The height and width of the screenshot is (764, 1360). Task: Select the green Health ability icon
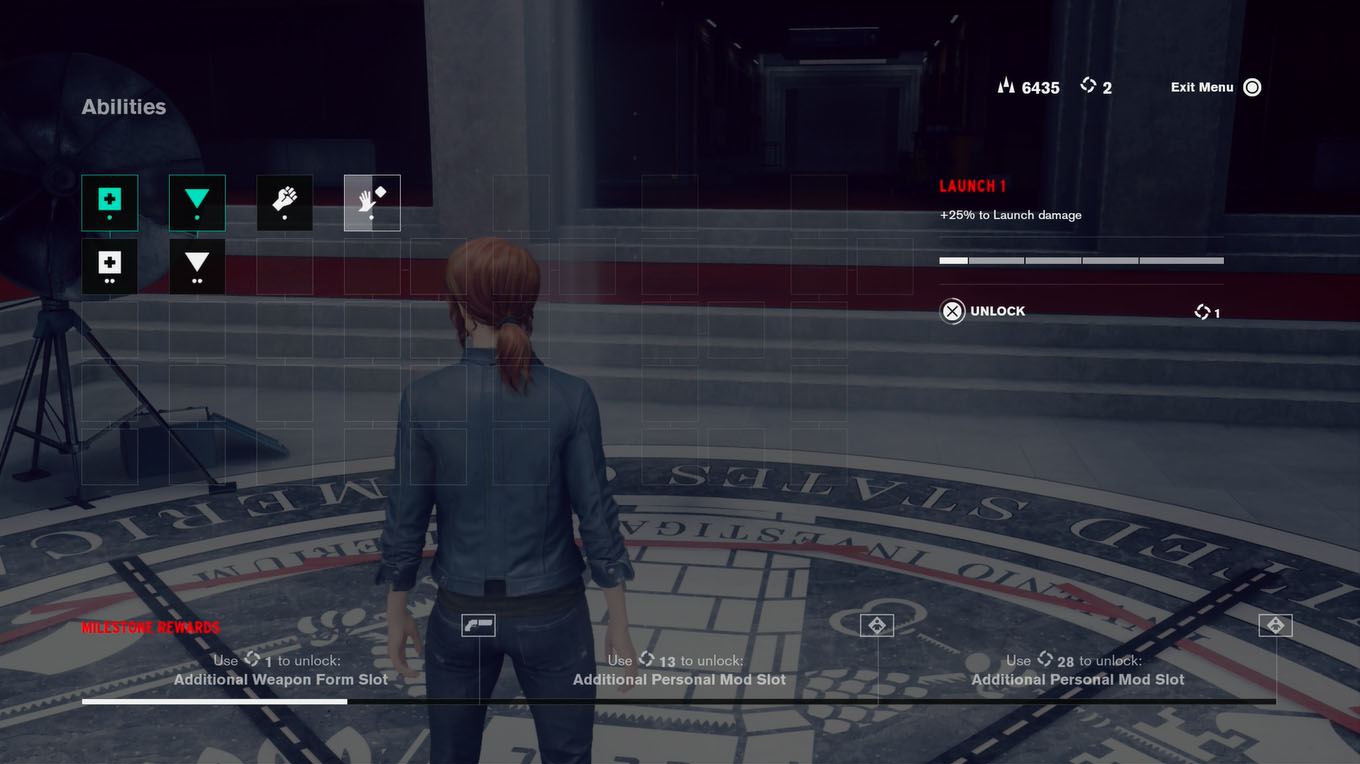pyautogui.click(x=109, y=202)
